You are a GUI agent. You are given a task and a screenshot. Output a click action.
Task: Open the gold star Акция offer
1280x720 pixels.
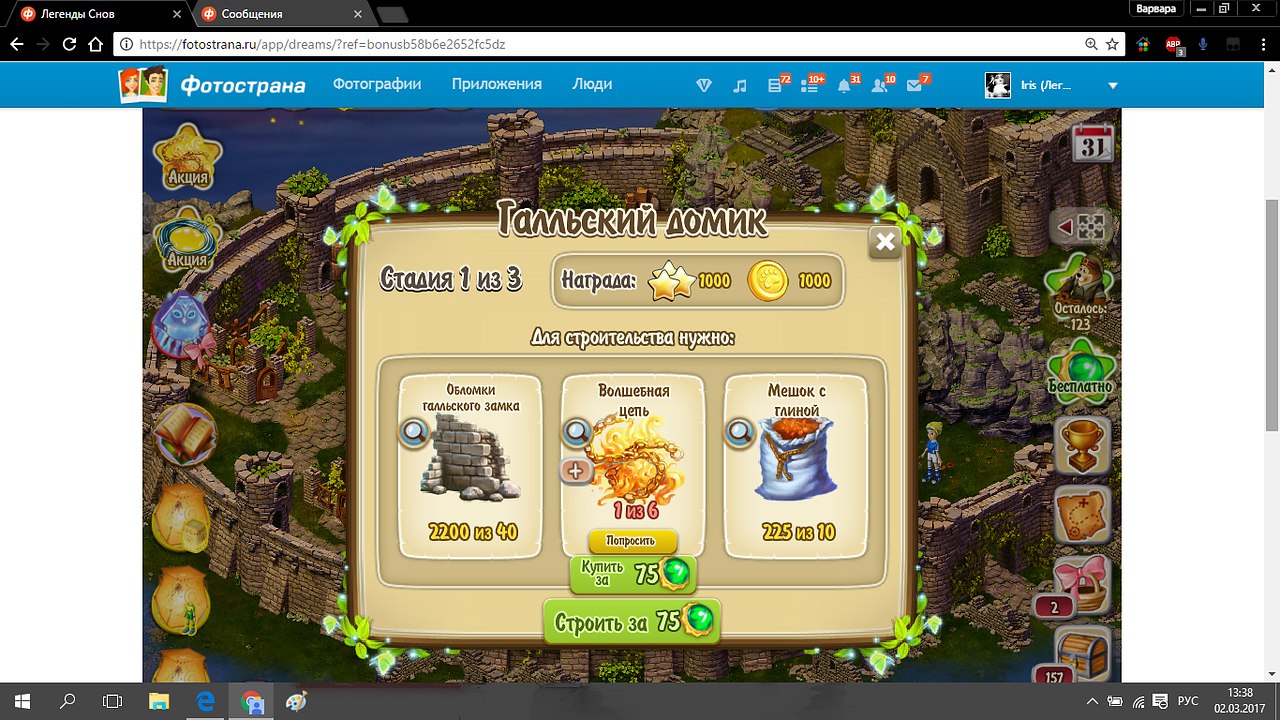coord(187,156)
